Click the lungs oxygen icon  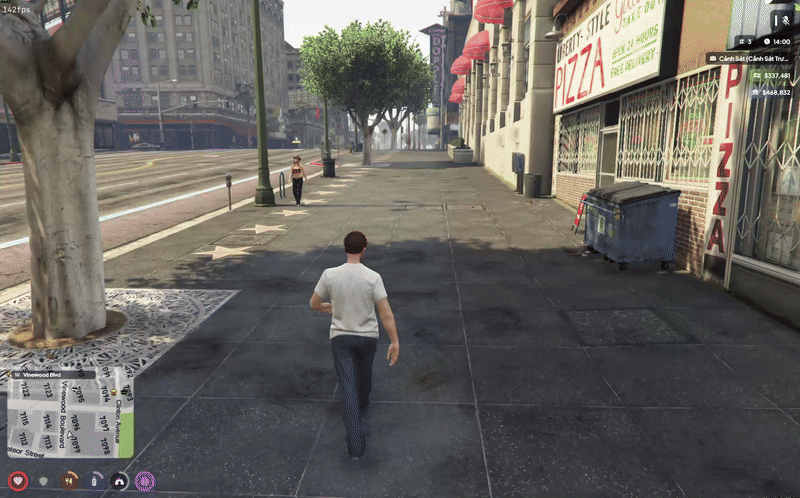[120, 481]
